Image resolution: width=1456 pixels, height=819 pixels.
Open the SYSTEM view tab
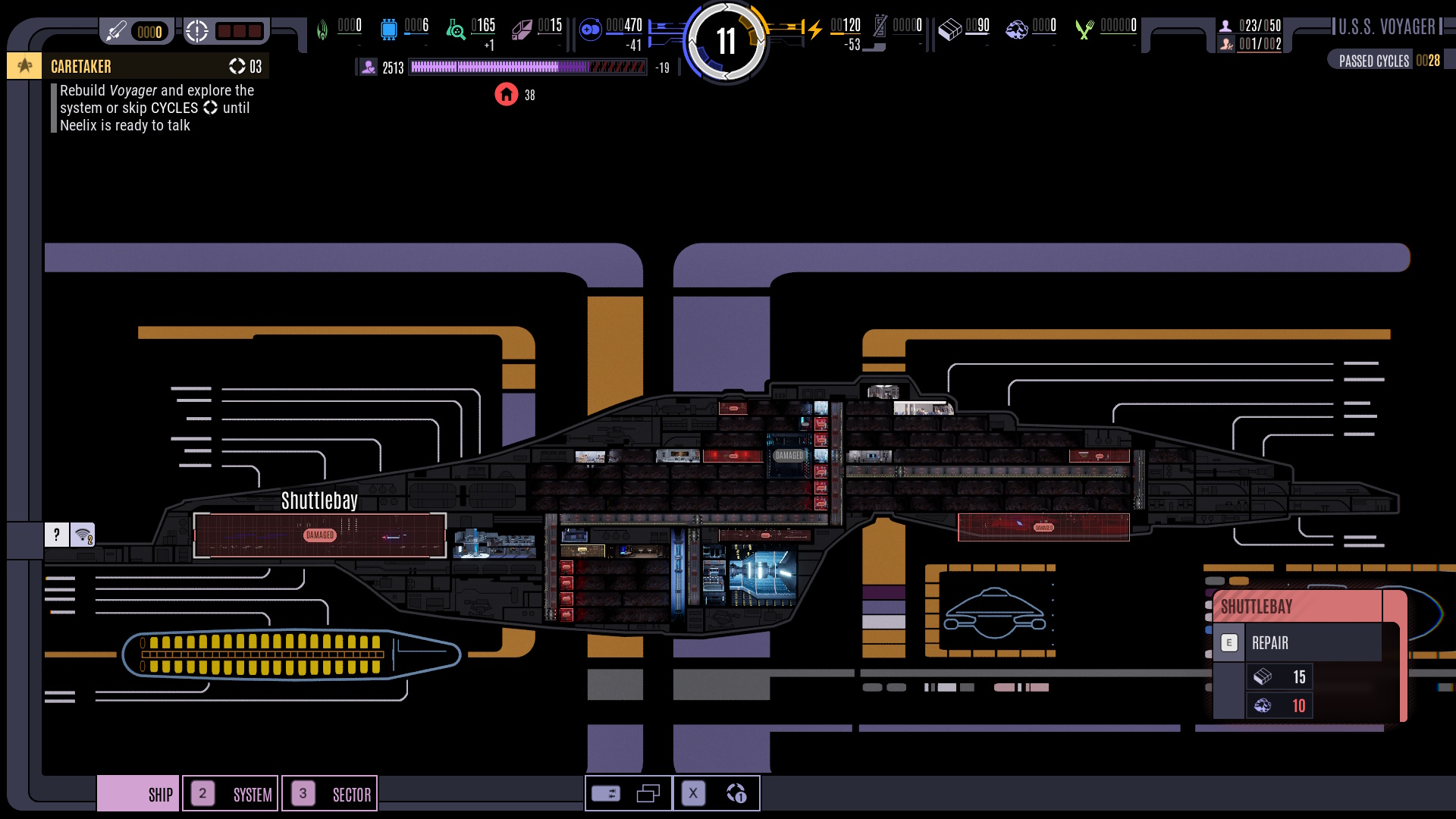pyautogui.click(x=231, y=794)
